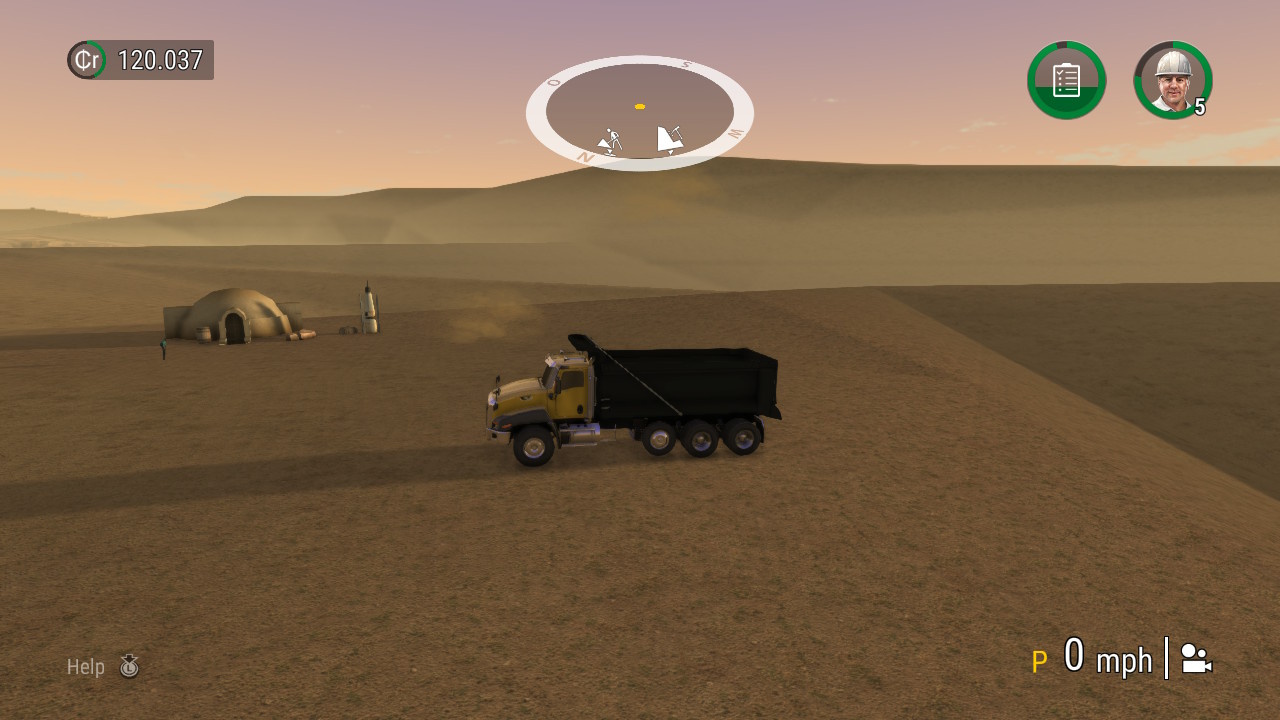This screenshot has width=1280, height=720.
Task: Click the gamepad icon next to Help
Action: click(x=130, y=666)
